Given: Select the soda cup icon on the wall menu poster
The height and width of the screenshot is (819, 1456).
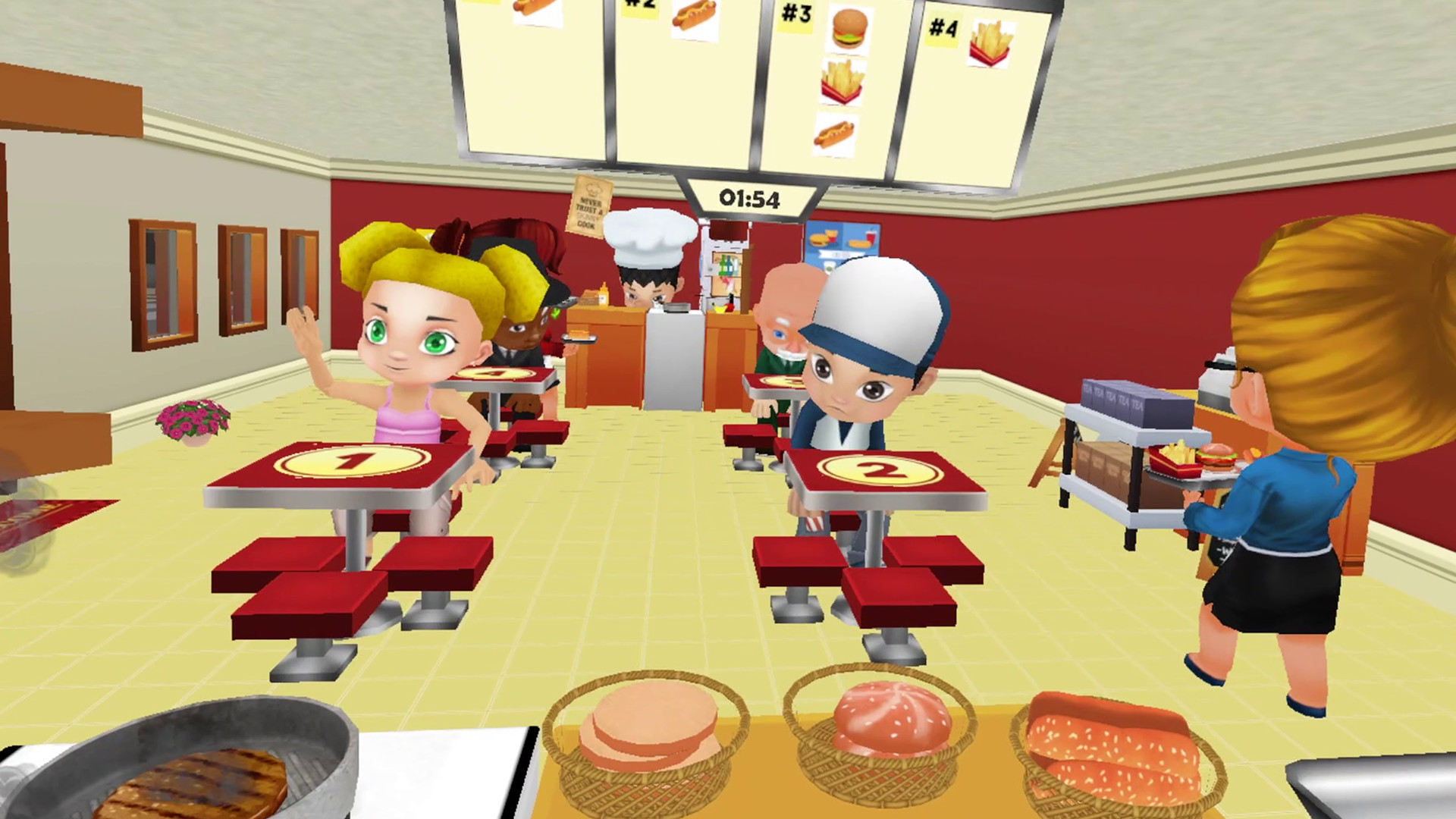Looking at the screenshot, I should pyautogui.click(x=871, y=237).
